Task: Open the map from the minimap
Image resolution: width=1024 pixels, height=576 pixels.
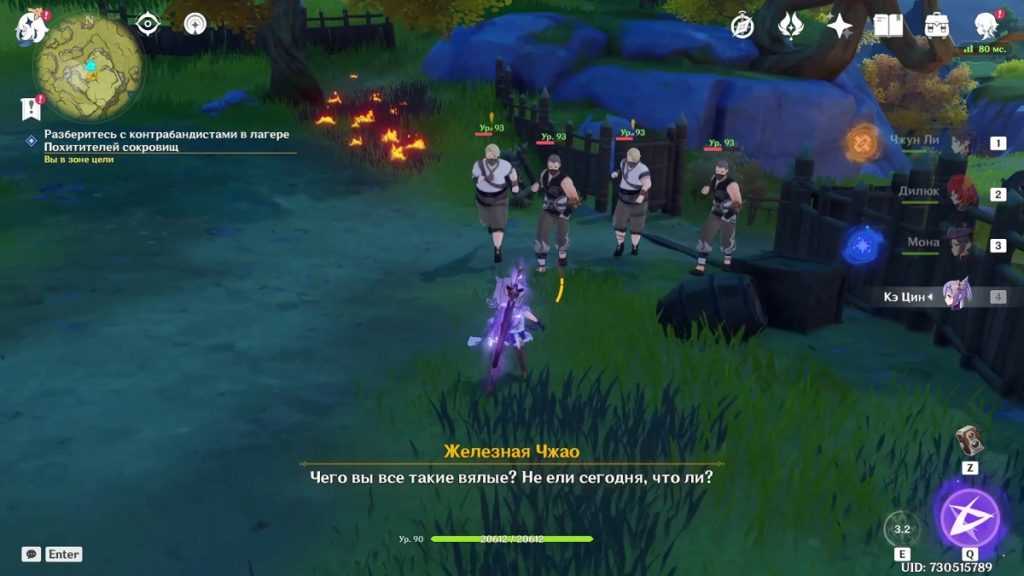Action: coord(88,68)
